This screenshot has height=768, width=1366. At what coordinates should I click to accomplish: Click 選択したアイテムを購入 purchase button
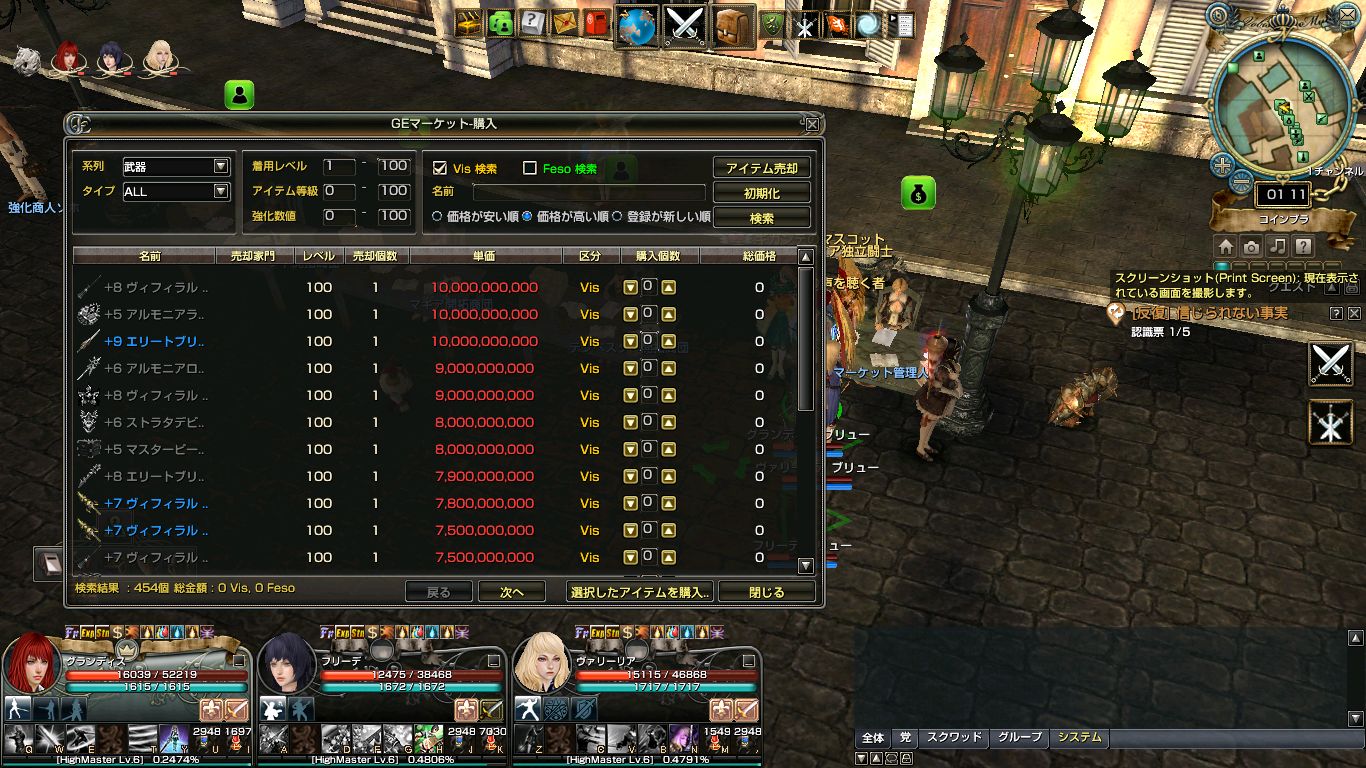click(x=640, y=592)
